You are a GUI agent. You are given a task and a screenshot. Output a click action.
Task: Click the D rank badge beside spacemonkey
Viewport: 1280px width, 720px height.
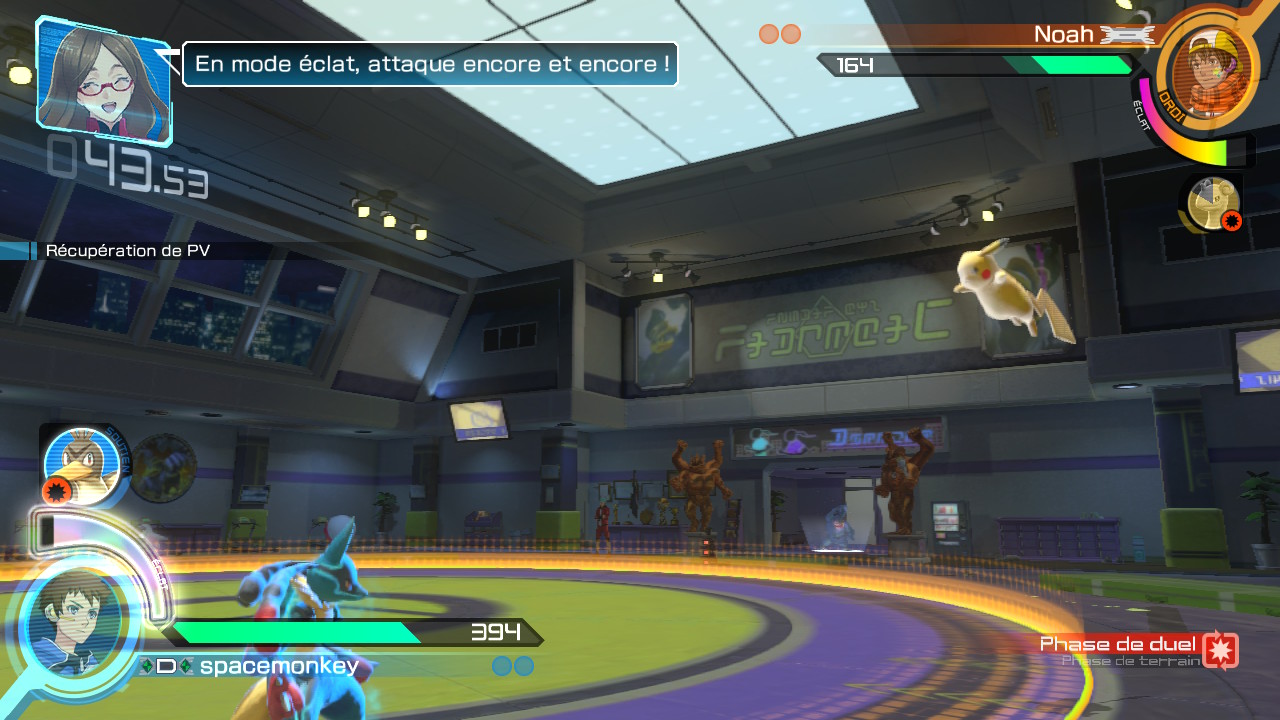(x=168, y=665)
